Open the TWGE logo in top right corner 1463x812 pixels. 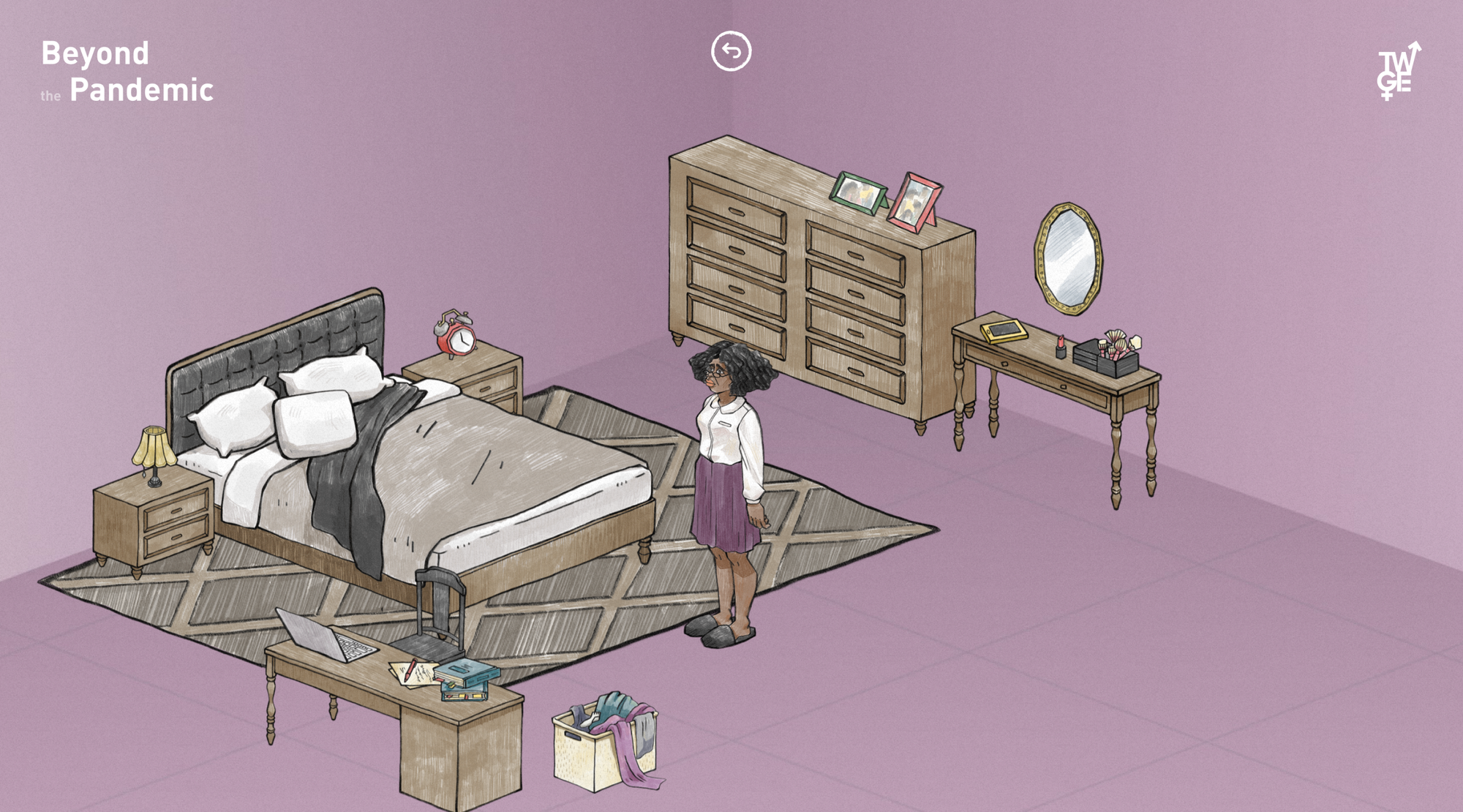pyautogui.click(x=1394, y=71)
